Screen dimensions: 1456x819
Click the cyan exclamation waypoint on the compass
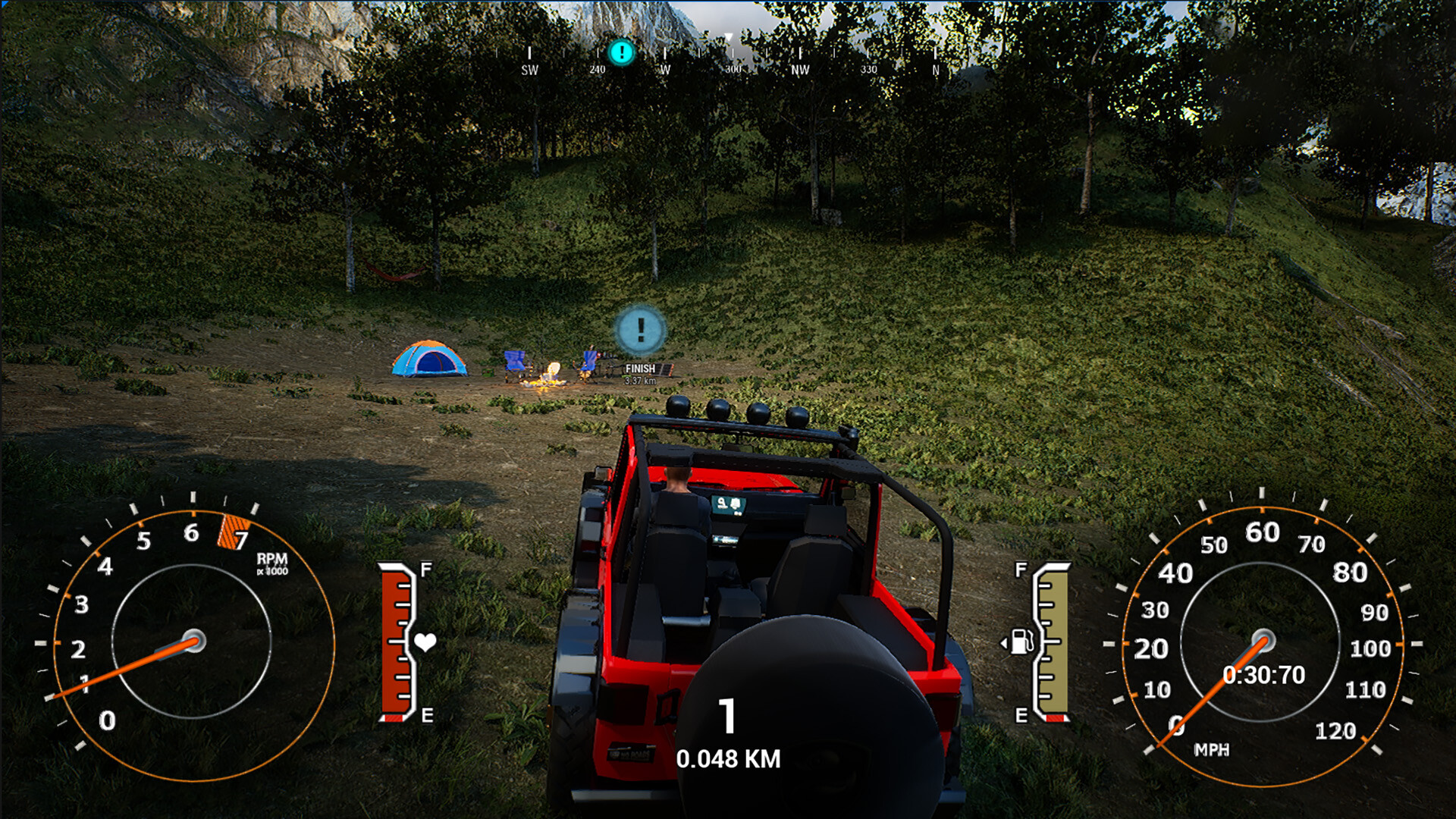pos(620,54)
